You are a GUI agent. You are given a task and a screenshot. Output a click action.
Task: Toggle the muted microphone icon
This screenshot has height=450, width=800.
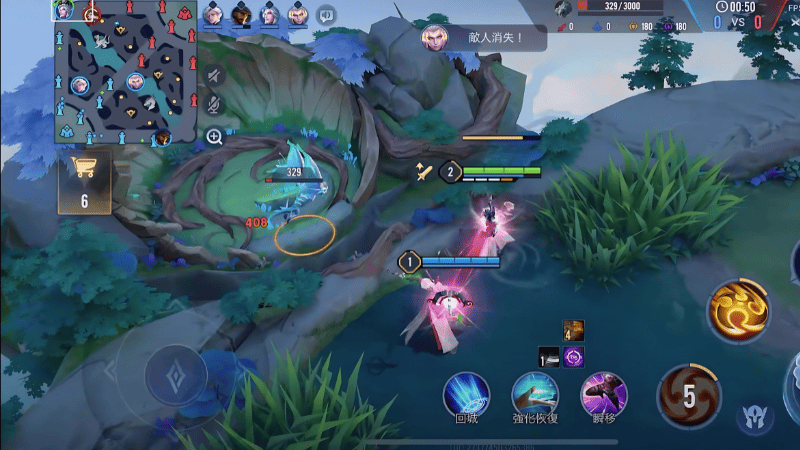pos(214,104)
